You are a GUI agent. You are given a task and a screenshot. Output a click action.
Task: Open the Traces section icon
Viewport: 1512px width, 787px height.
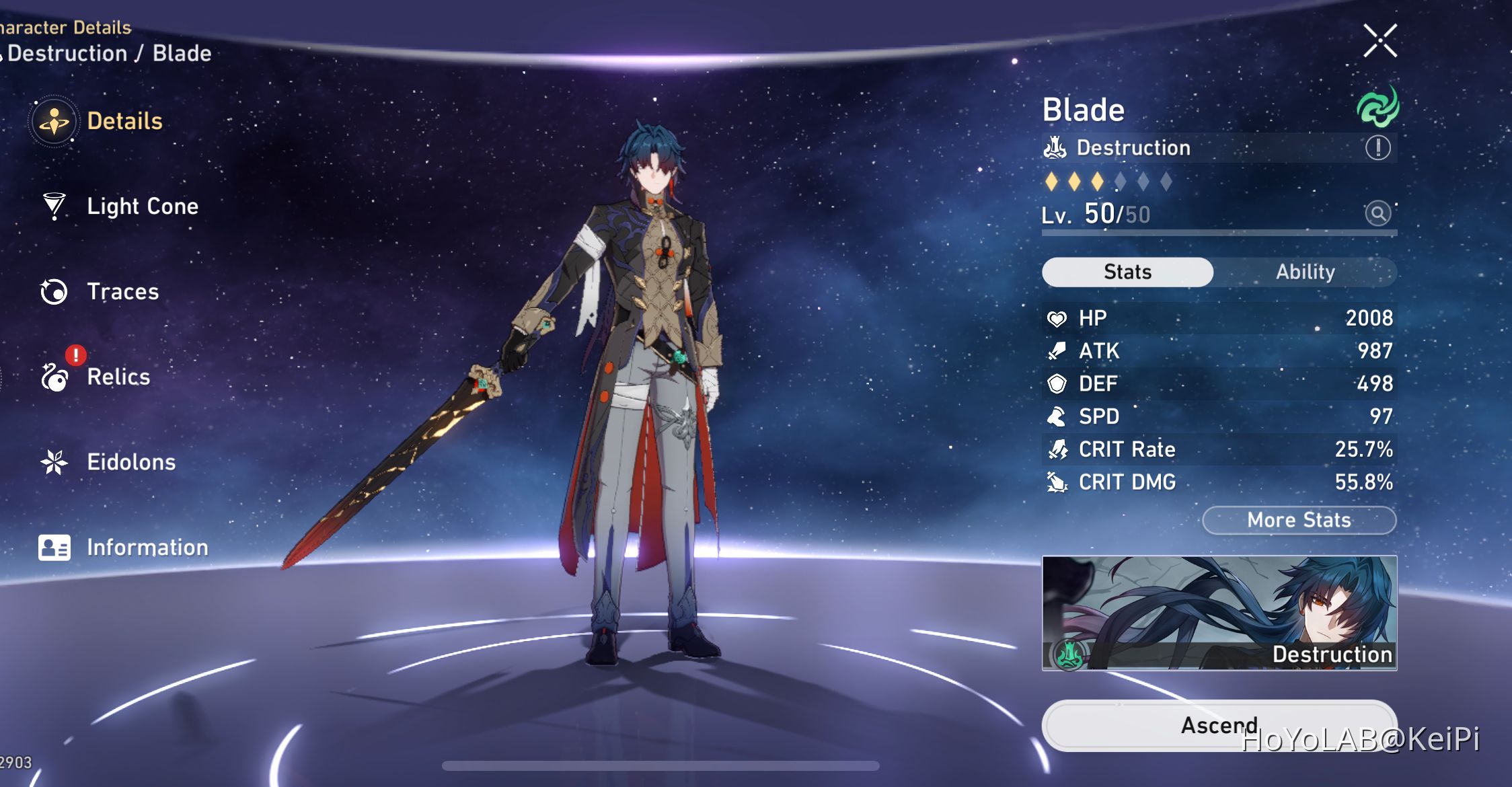pyautogui.click(x=54, y=291)
